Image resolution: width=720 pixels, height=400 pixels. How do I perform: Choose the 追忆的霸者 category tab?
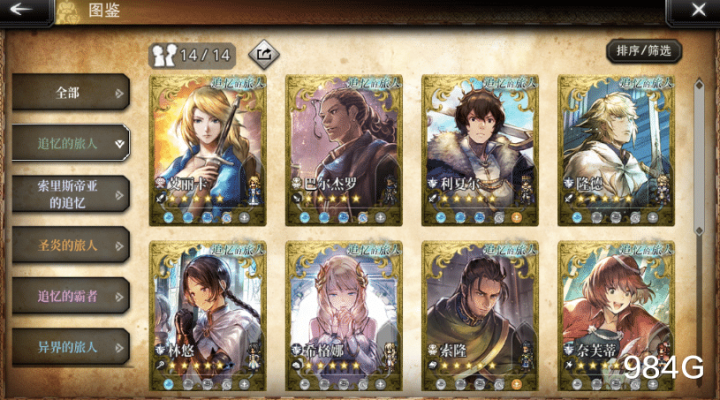(70, 295)
